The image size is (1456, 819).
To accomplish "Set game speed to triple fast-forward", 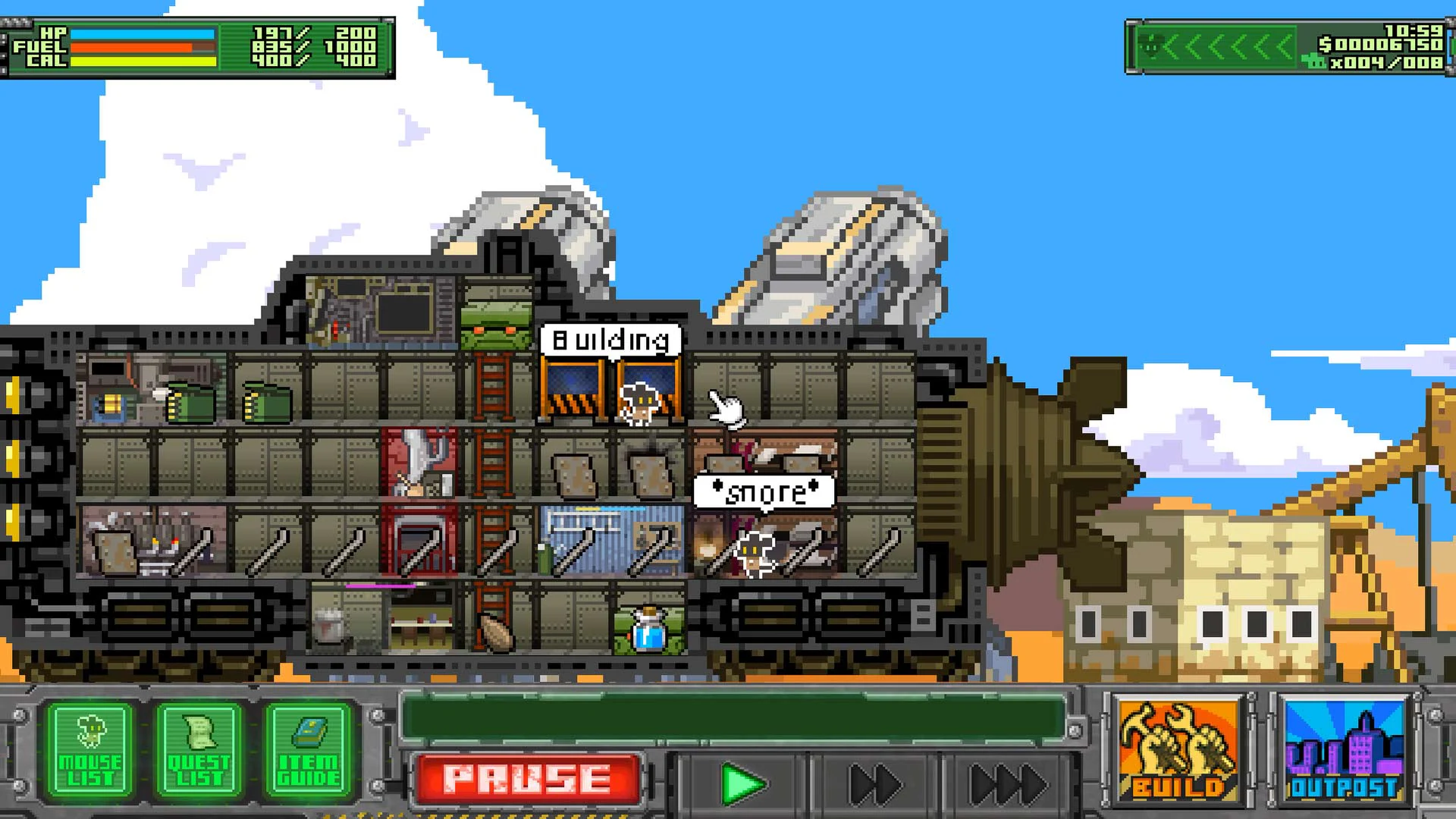I will tap(1008, 784).
